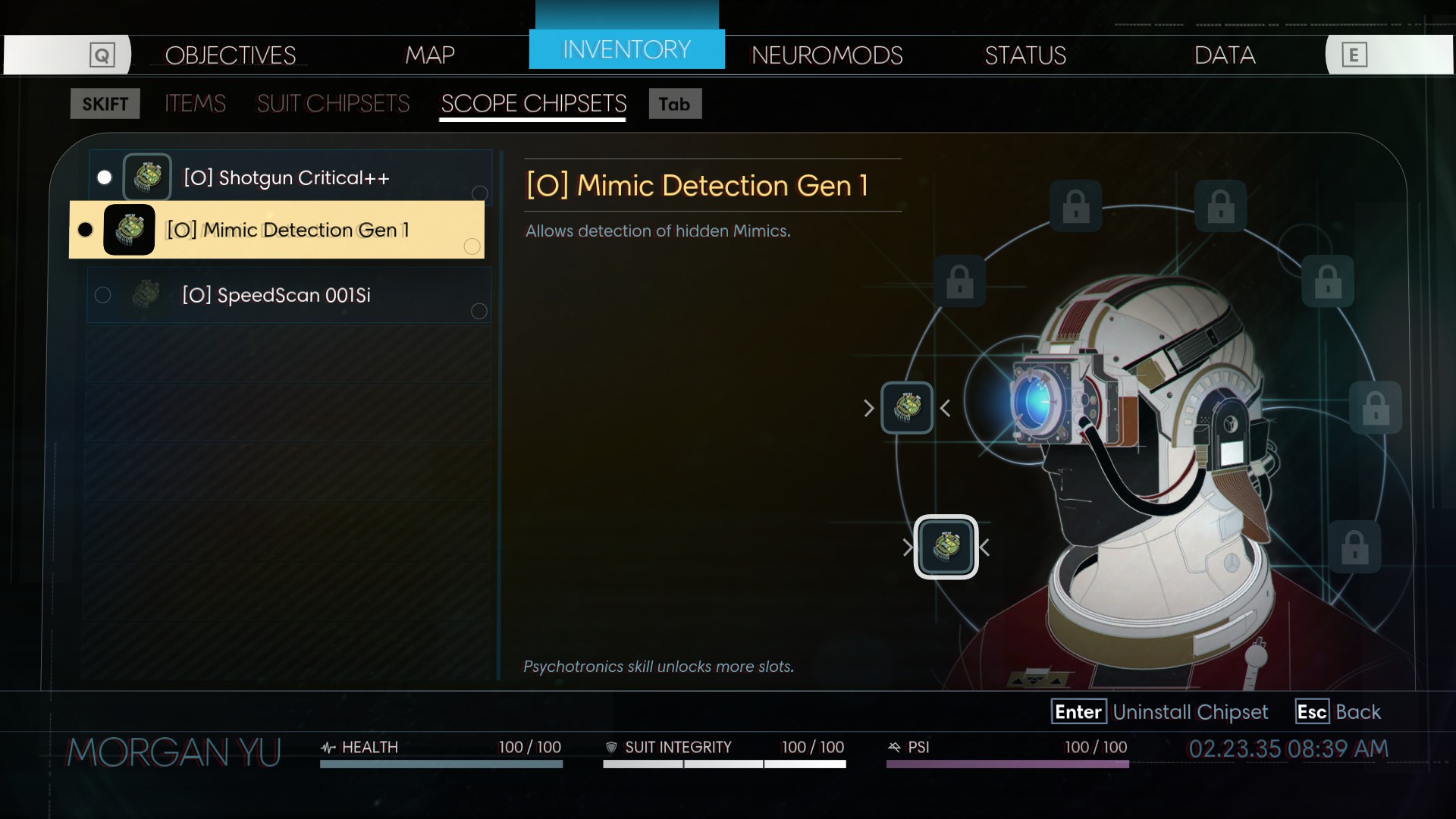Screen dimensions: 1456x819
Task: Select the Inventory tab
Action: [626, 50]
